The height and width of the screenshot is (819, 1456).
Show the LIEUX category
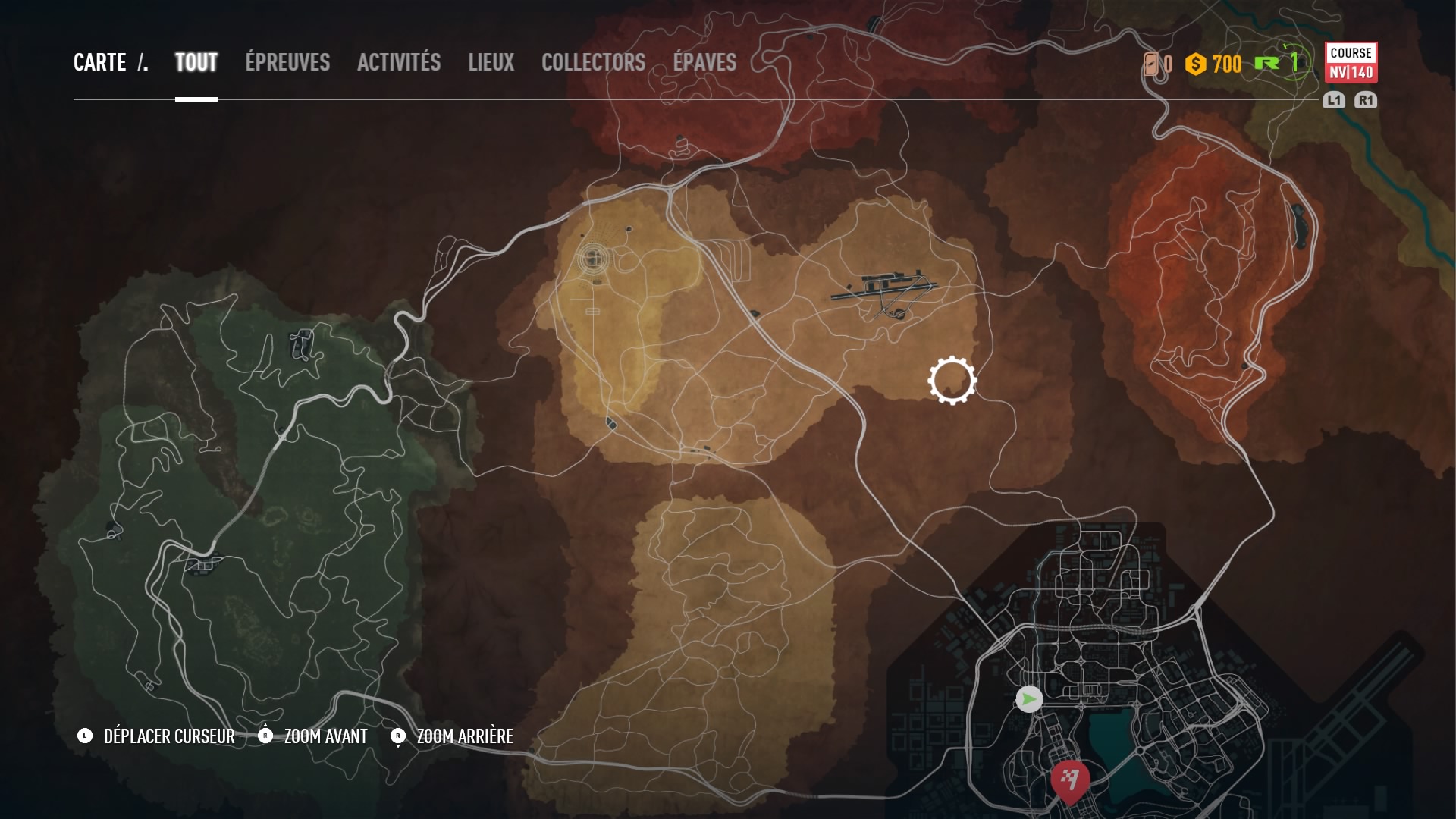tap(491, 63)
